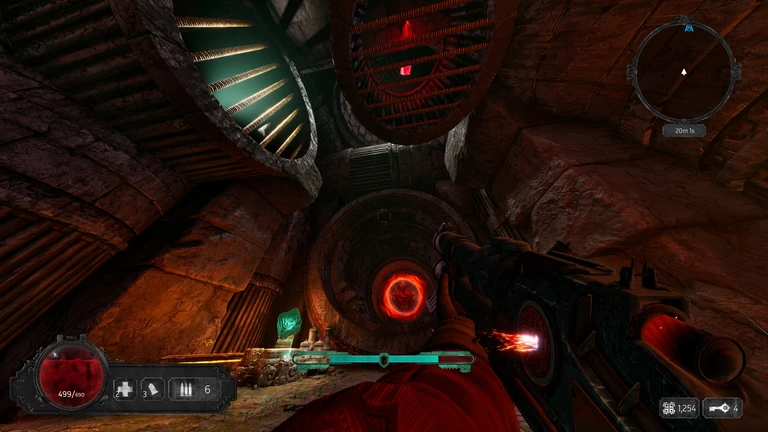Viewport: 768px width, 432px height.
Task: Select the key count icon
Action: tap(720, 408)
